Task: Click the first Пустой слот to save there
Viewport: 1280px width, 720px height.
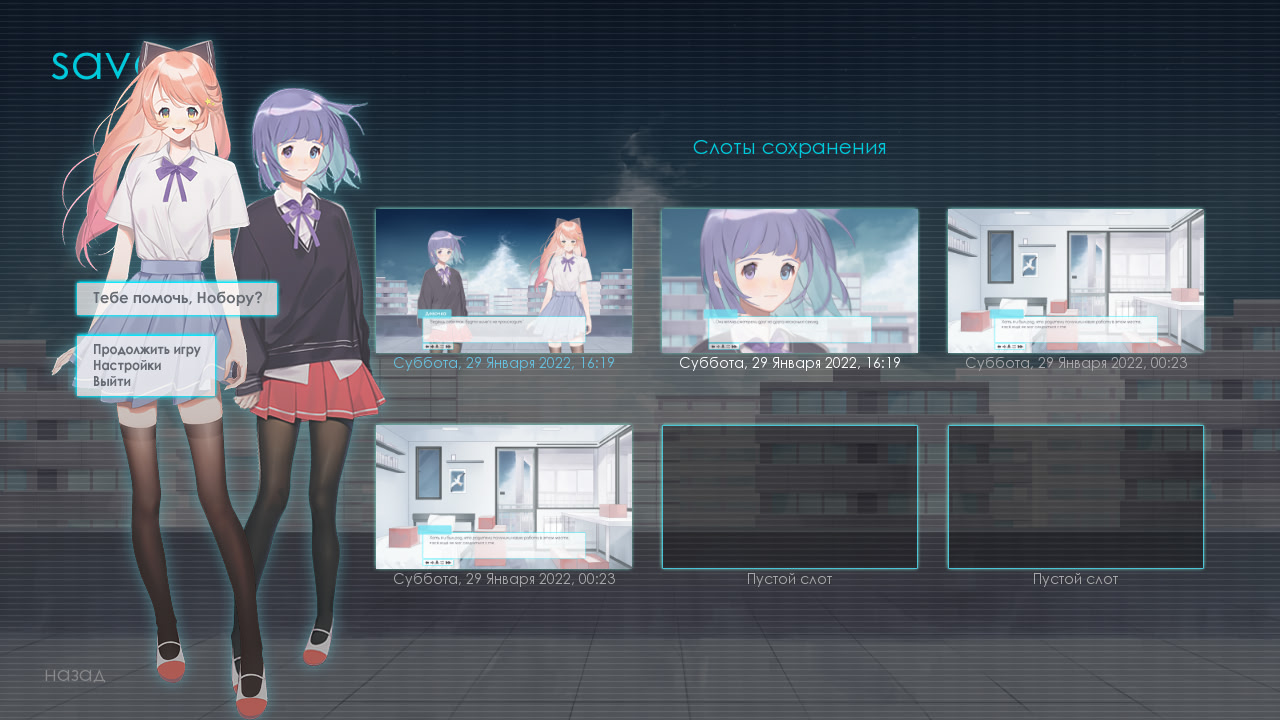Action: [x=789, y=496]
